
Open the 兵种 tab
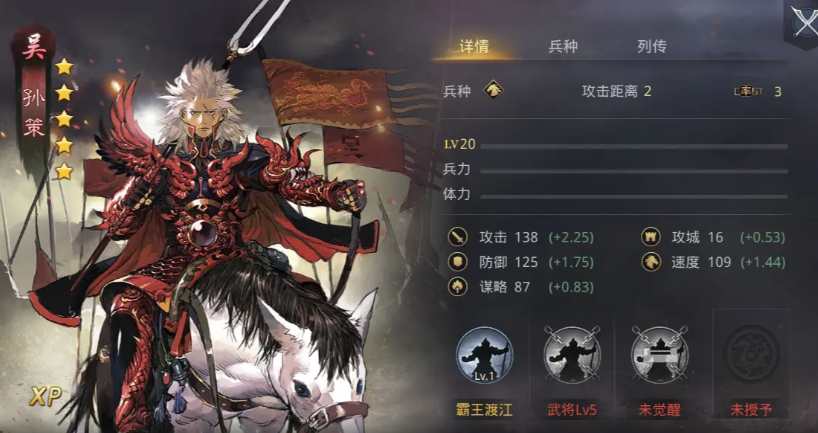pos(563,47)
